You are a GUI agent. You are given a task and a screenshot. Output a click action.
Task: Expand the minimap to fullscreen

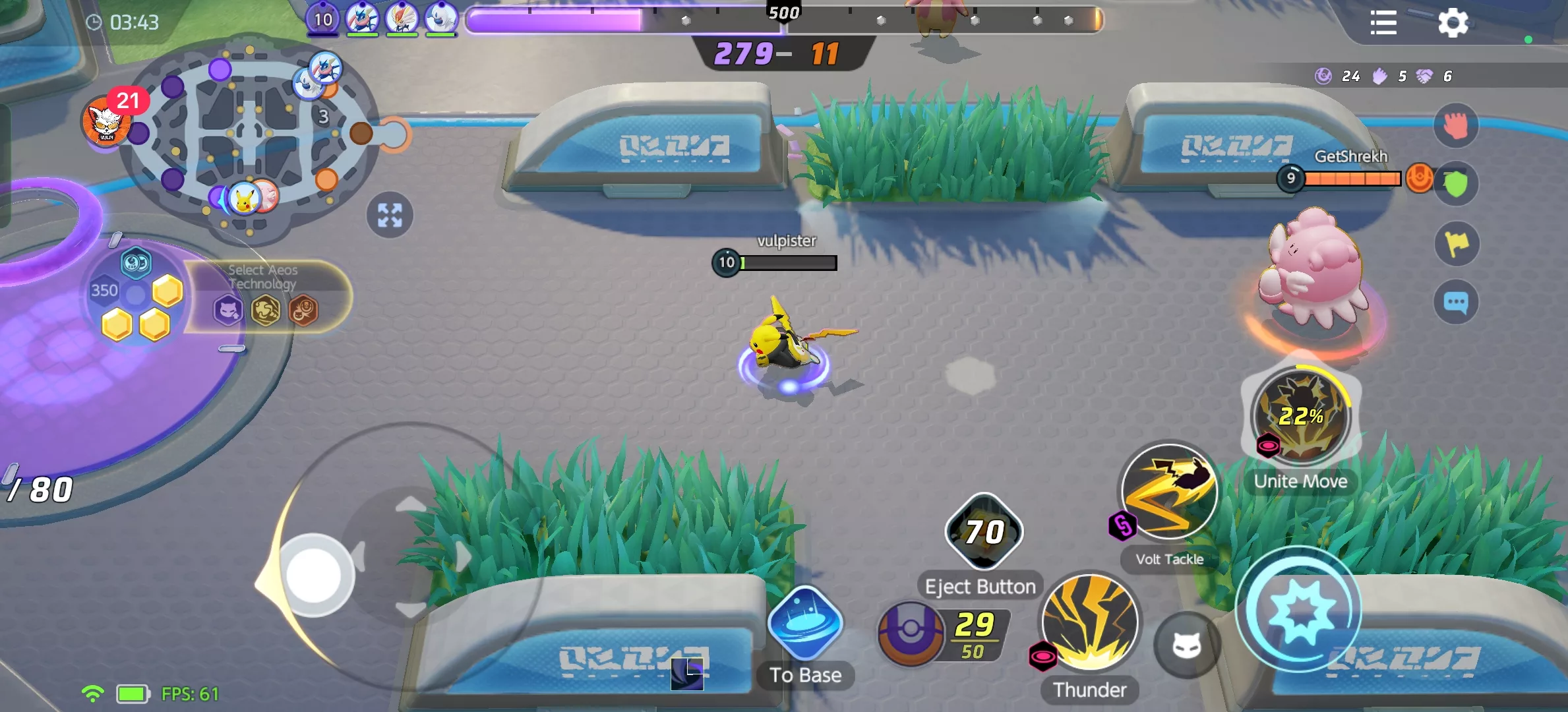389,214
